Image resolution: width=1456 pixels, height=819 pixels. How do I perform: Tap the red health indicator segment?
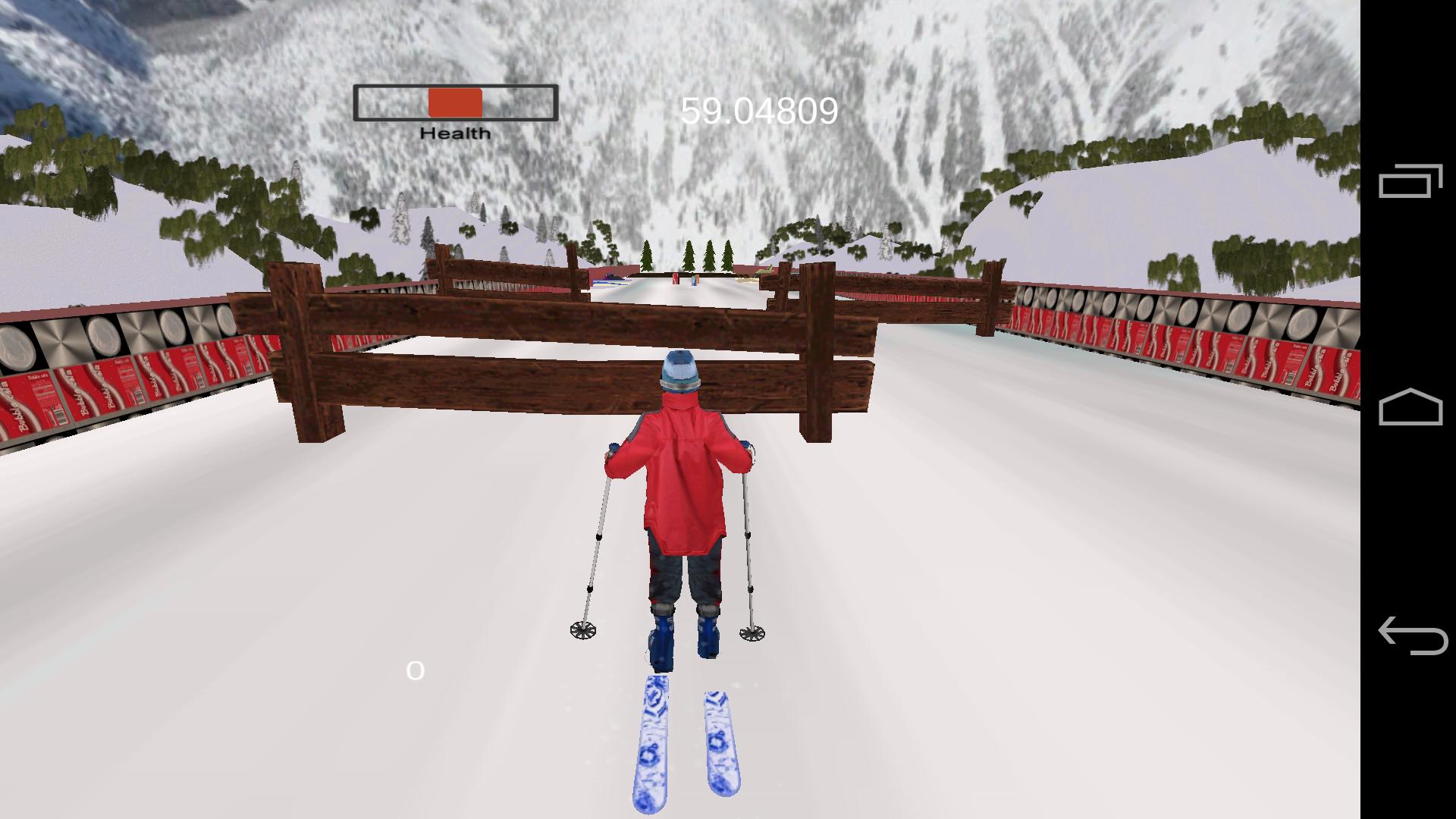(455, 102)
